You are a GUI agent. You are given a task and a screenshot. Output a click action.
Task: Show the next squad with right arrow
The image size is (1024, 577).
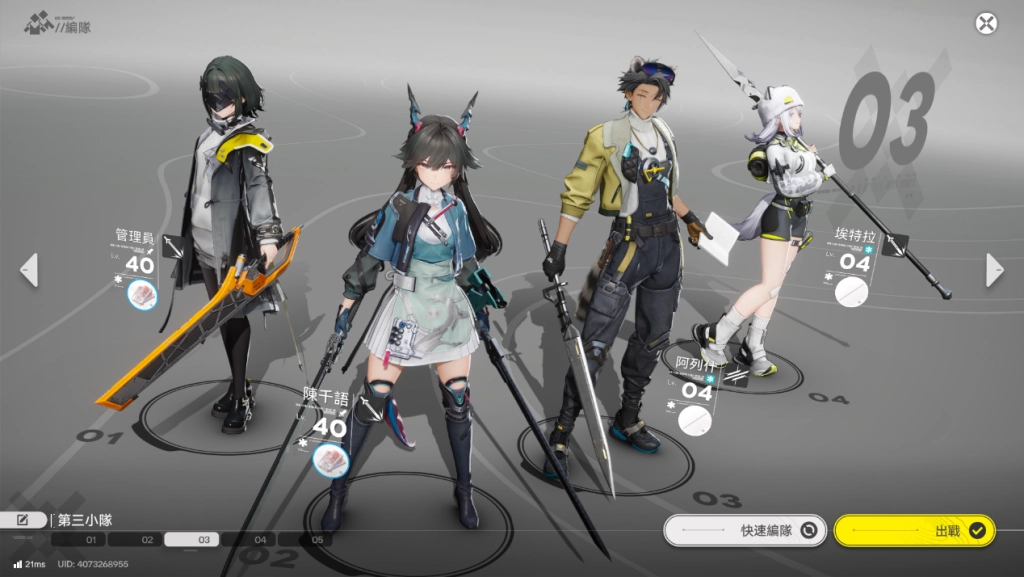tap(994, 269)
